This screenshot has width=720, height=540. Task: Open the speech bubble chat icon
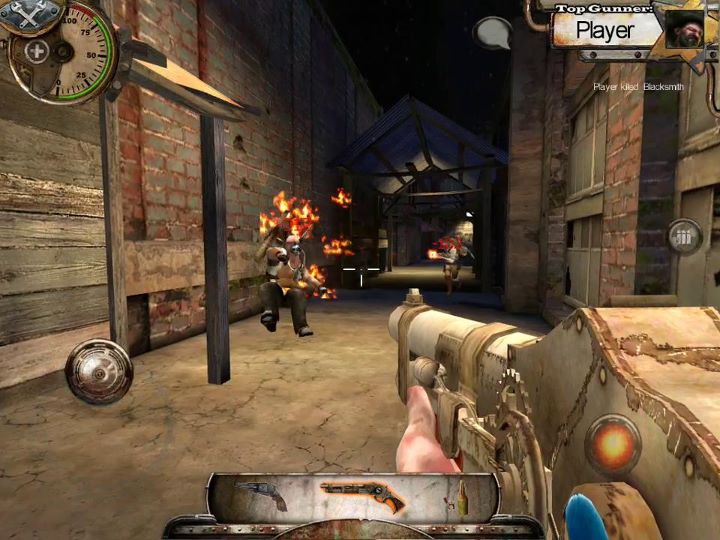tap(491, 33)
